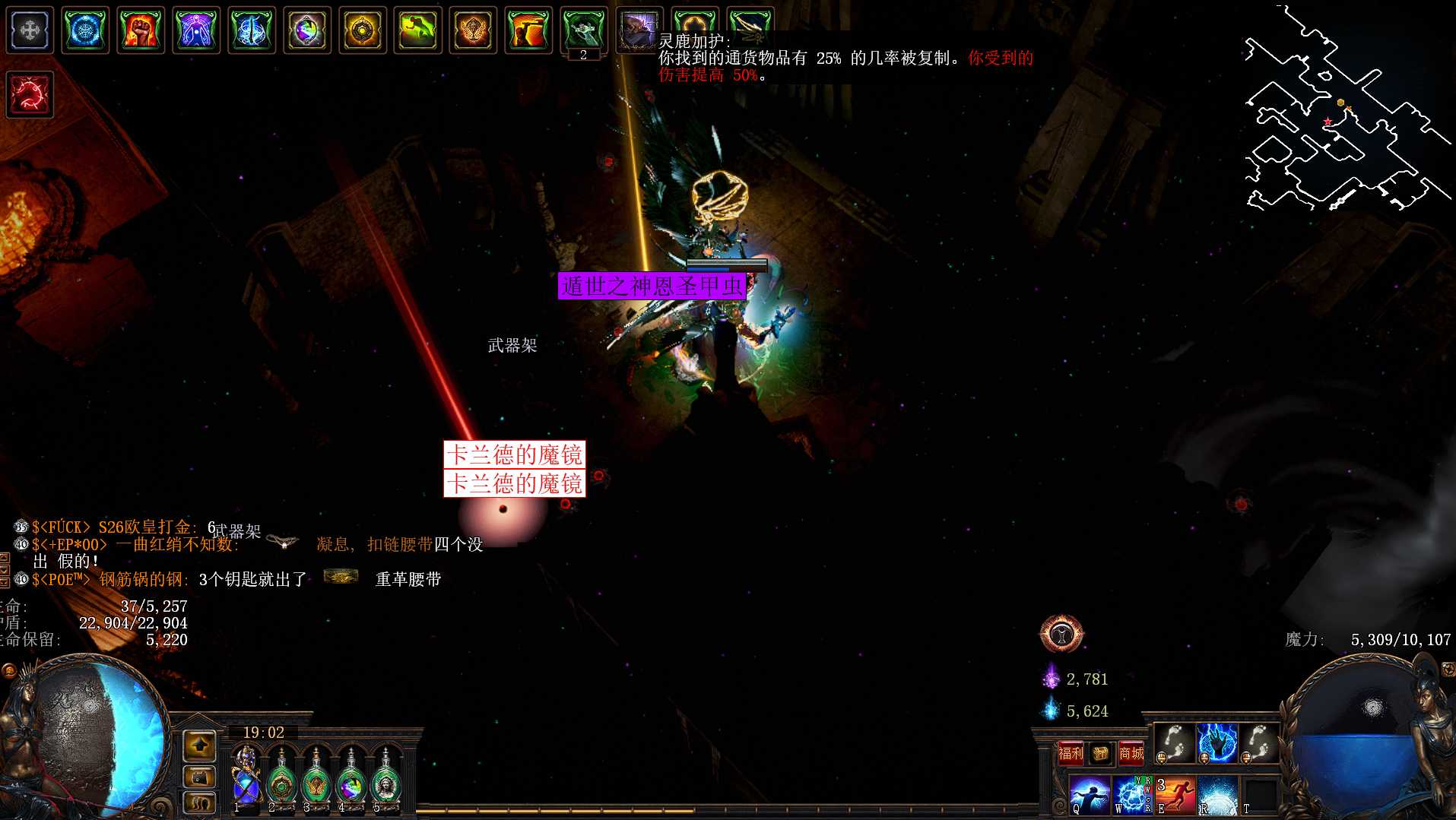Screen dimensions: 1456x820
Task: Cast the skill bound to Q slot
Action: point(1089,795)
